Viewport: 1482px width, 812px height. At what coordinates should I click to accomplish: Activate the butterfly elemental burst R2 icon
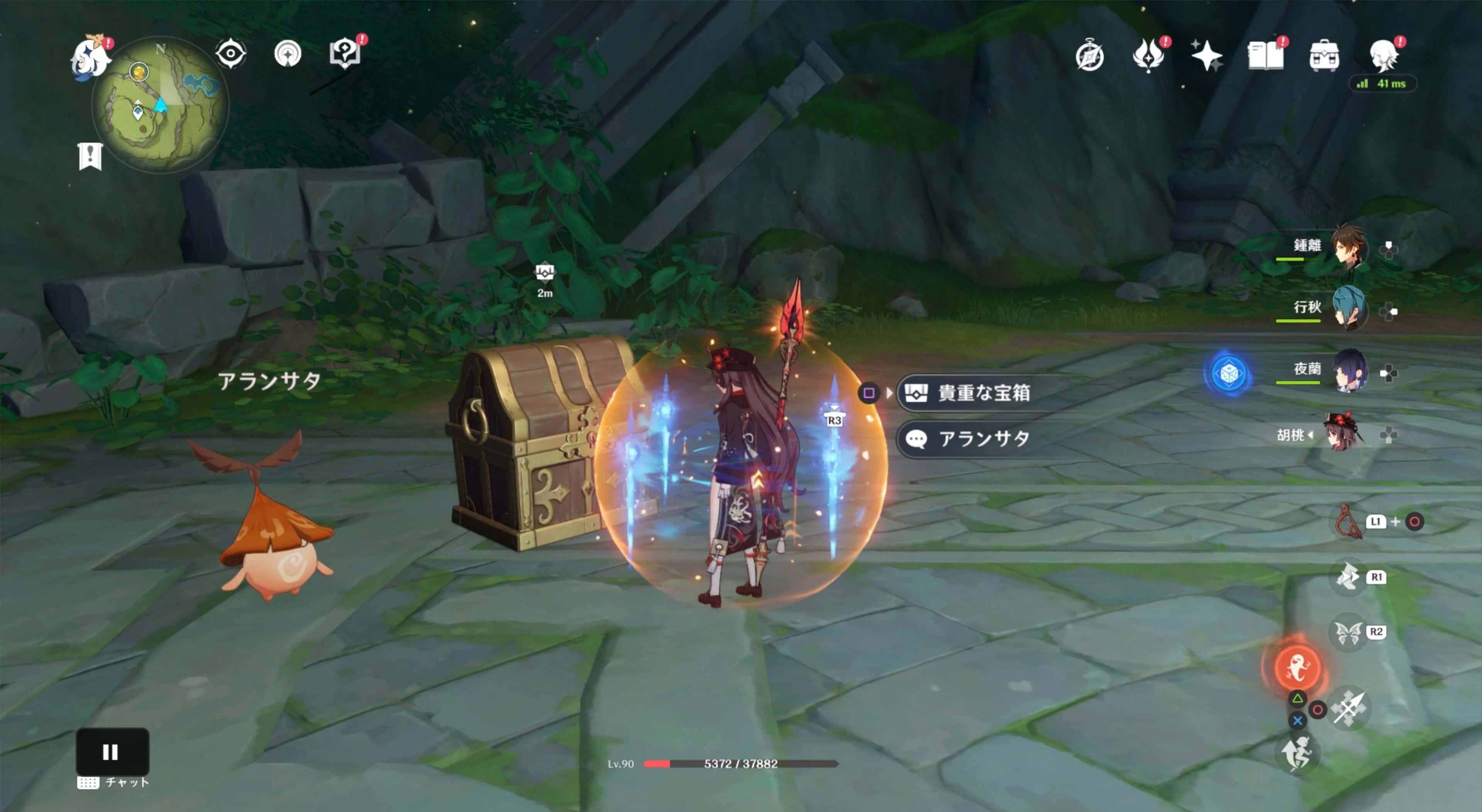click(1348, 631)
